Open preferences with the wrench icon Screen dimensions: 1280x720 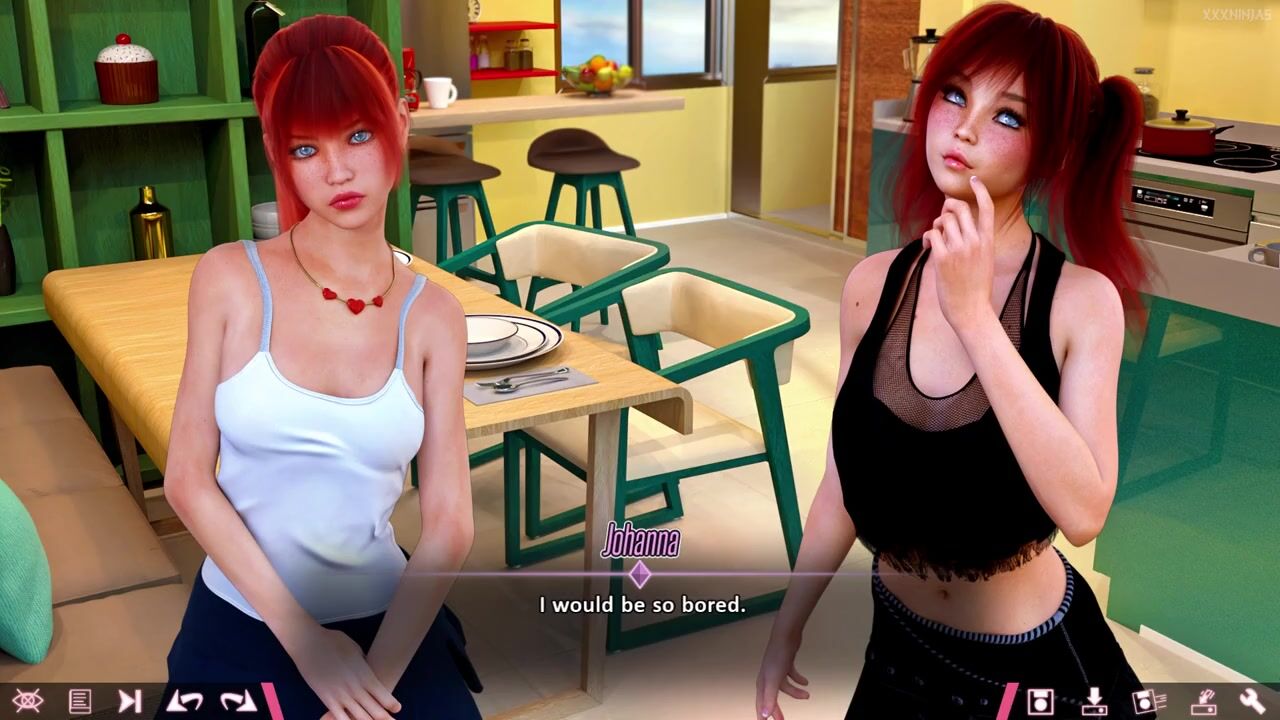[1252, 701]
